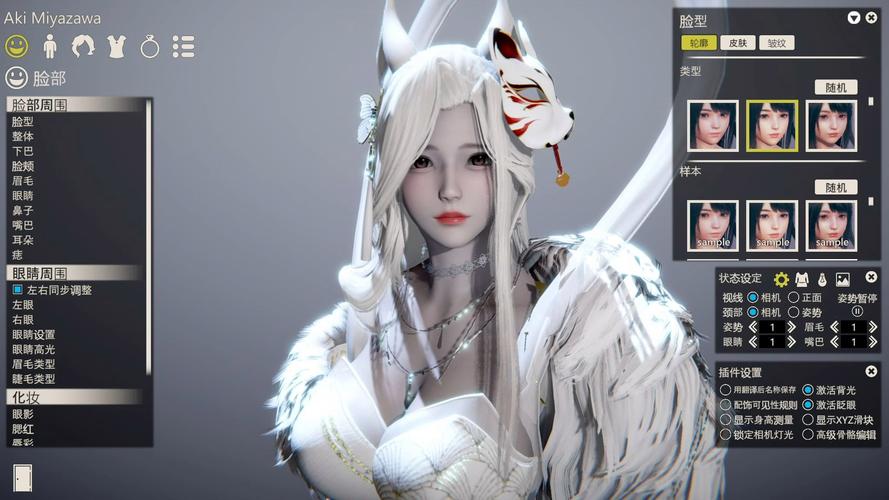Select 下巴 in the face list
The height and width of the screenshot is (500, 889).
tap(23, 151)
